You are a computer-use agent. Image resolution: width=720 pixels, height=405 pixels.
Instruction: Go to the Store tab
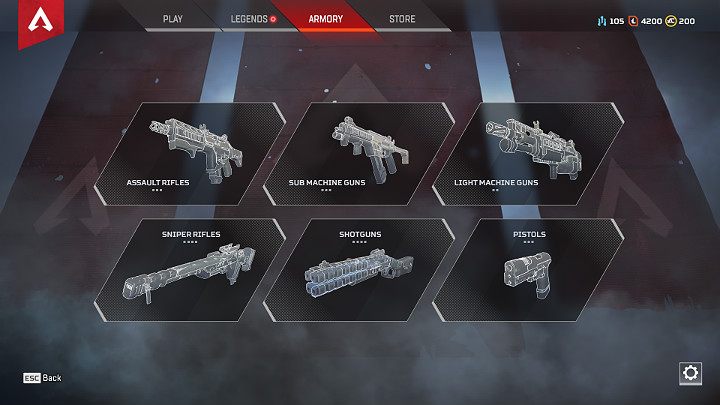tap(402, 19)
